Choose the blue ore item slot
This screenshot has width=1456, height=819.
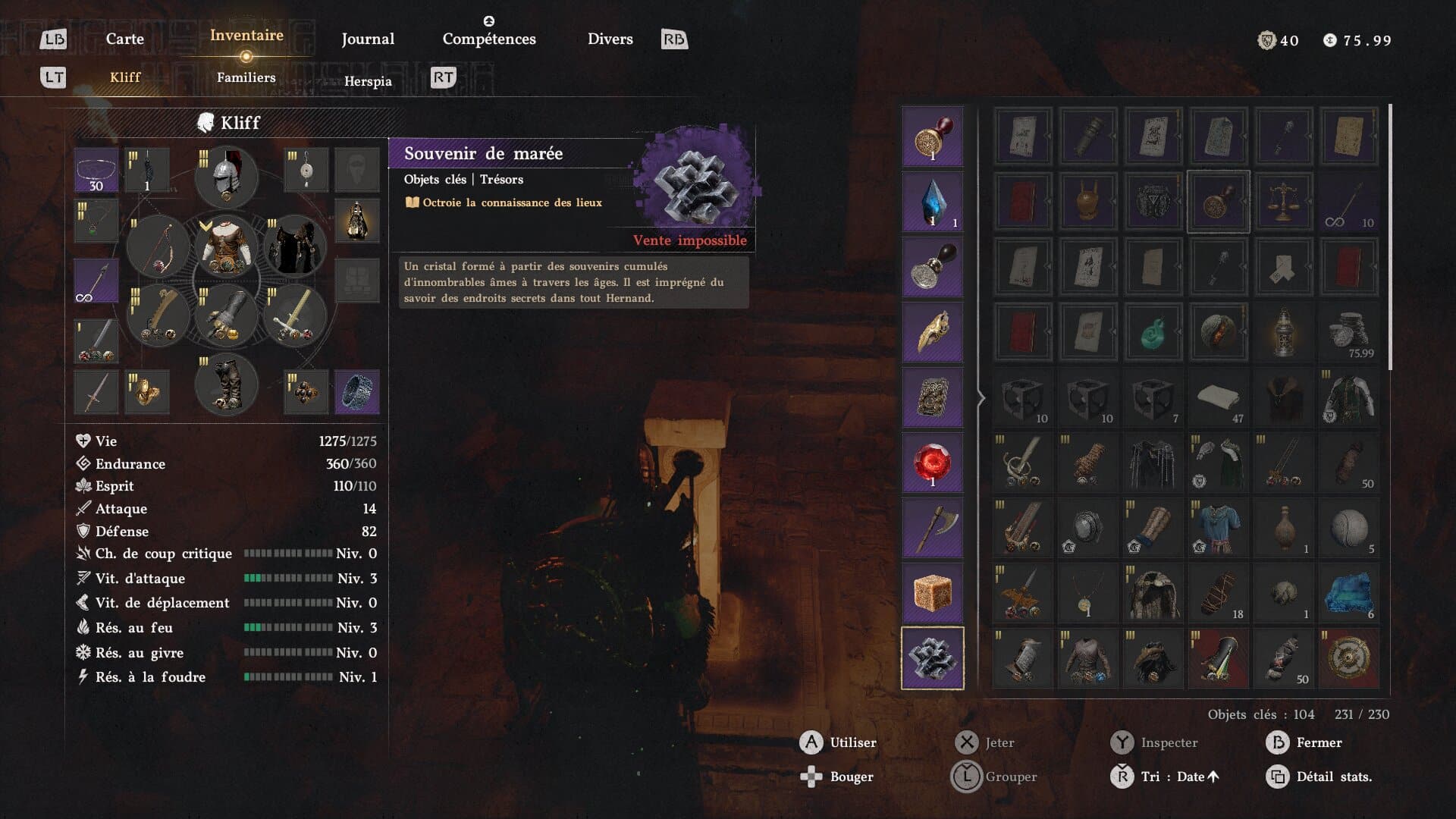click(1348, 593)
